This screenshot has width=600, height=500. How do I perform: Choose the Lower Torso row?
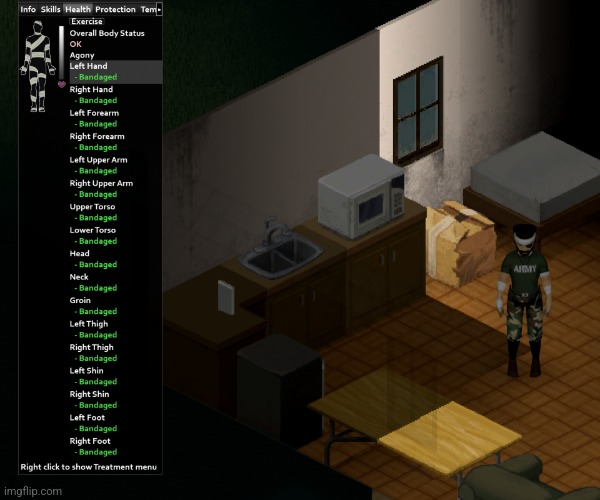[92, 230]
